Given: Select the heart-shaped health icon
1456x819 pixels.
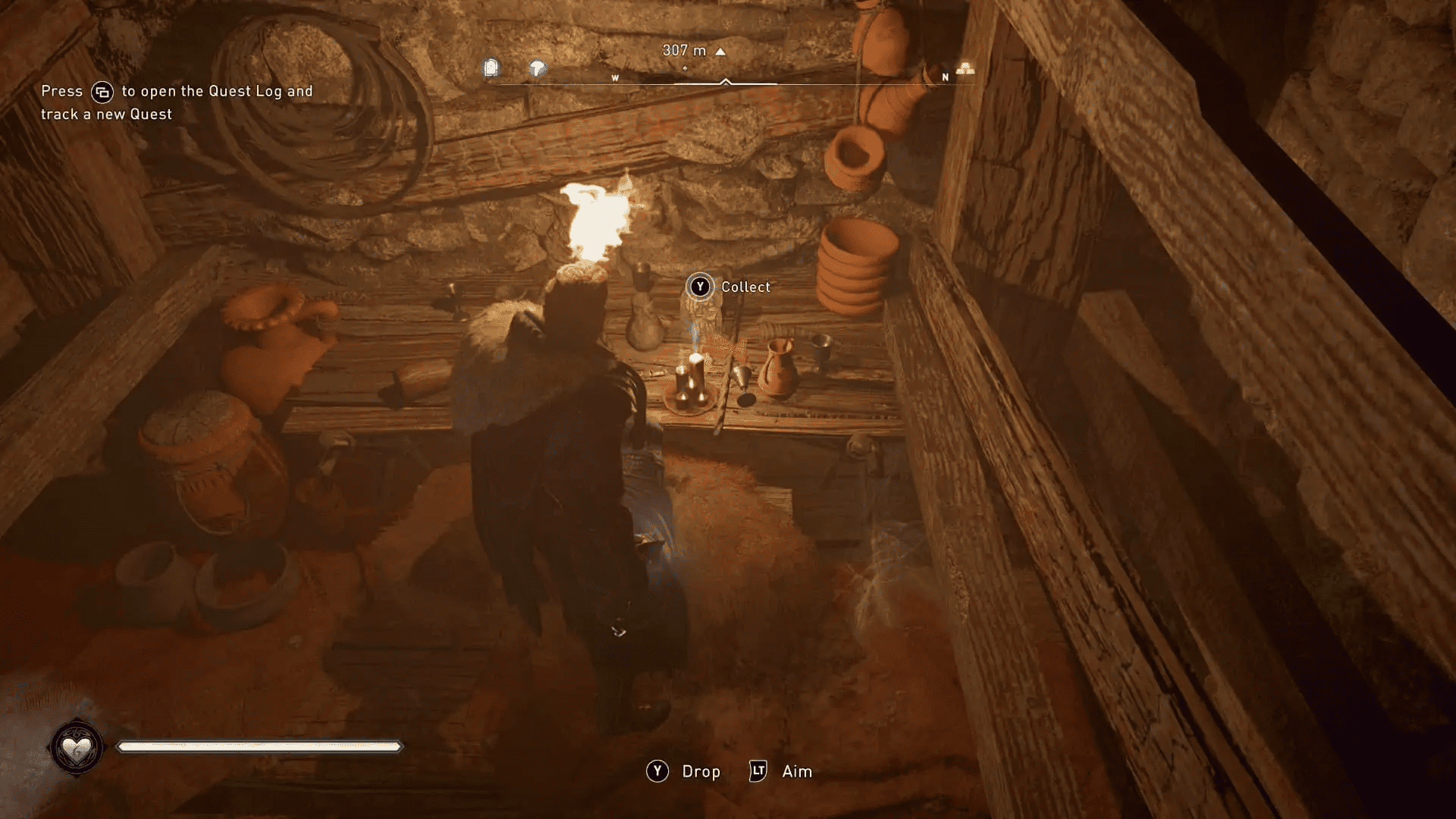Looking at the screenshot, I should coord(77,746).
